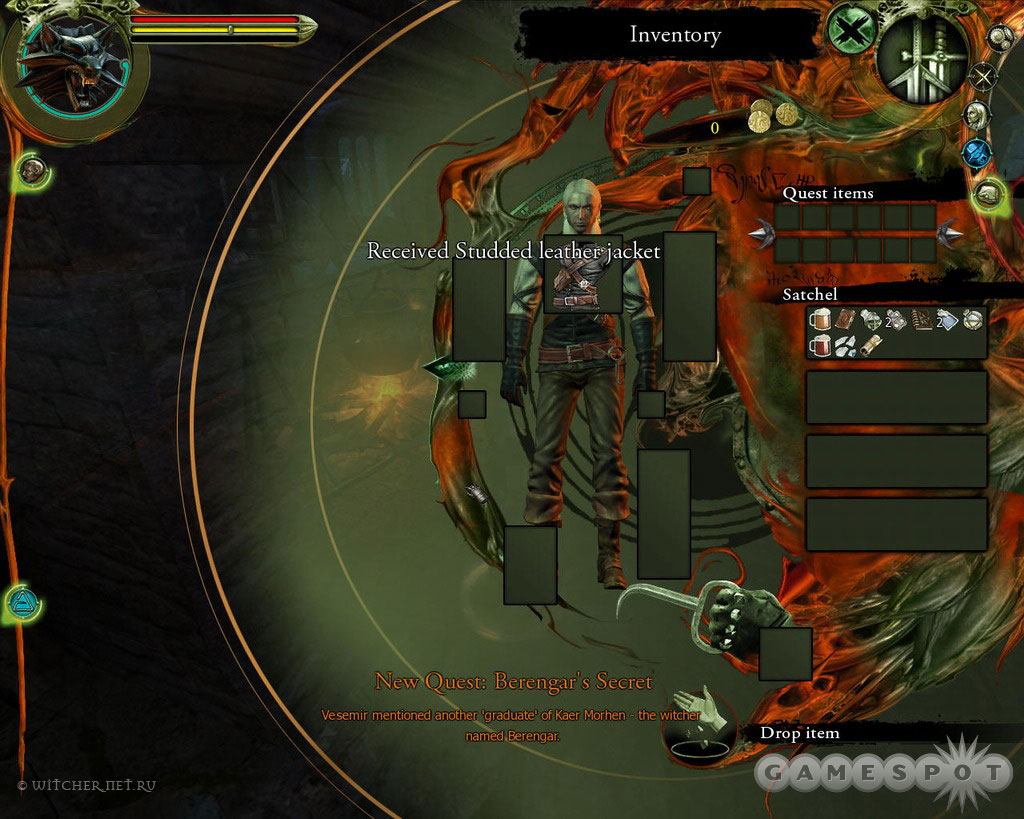Image resolution: width=1024 pixels, height=819 pixels.
Task: Open the character portrait panel icon
Action: [x=975, y=115]
